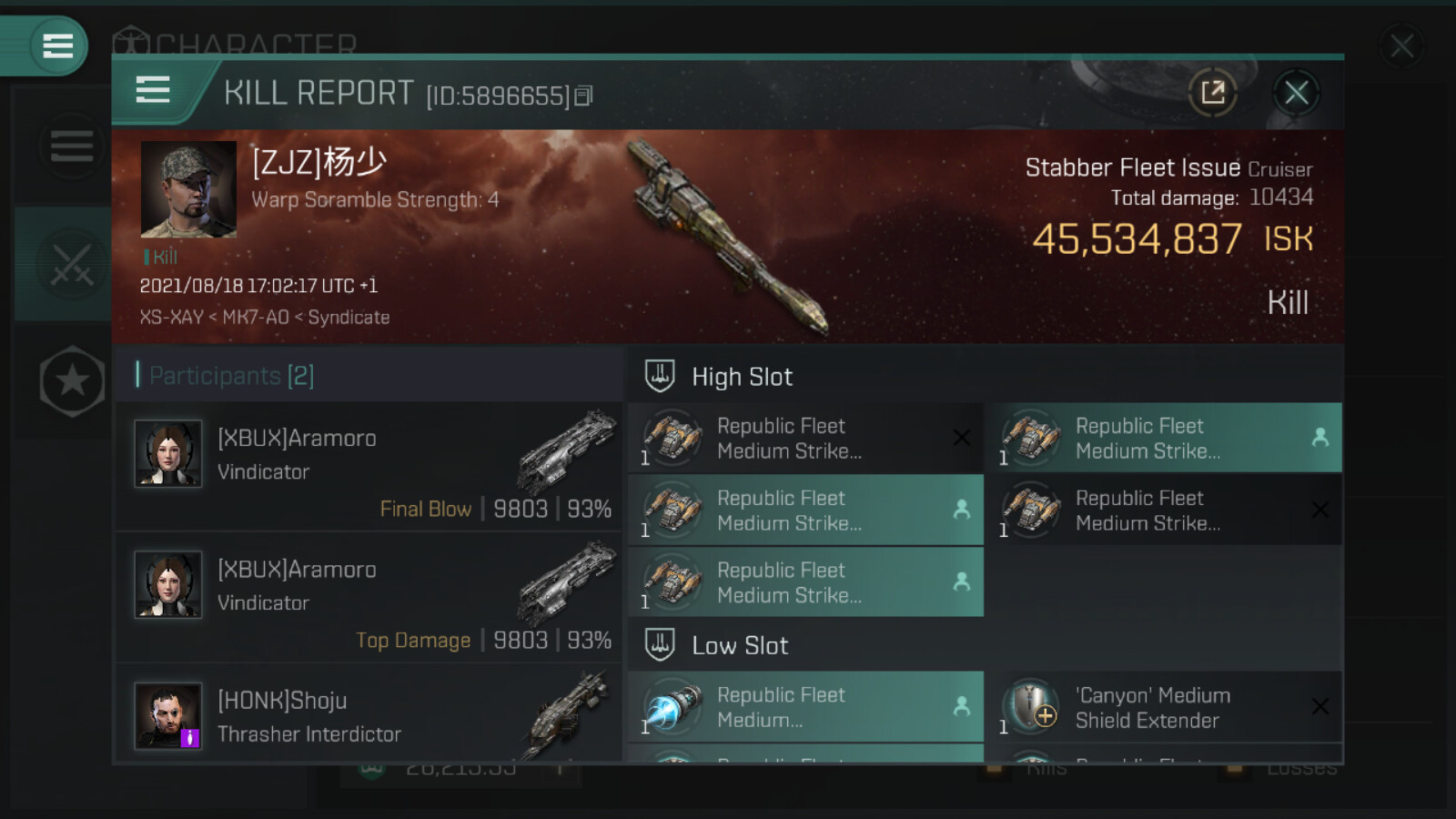
Task: Open the sidebar list menu icon
Action: [x=71, y=146]
